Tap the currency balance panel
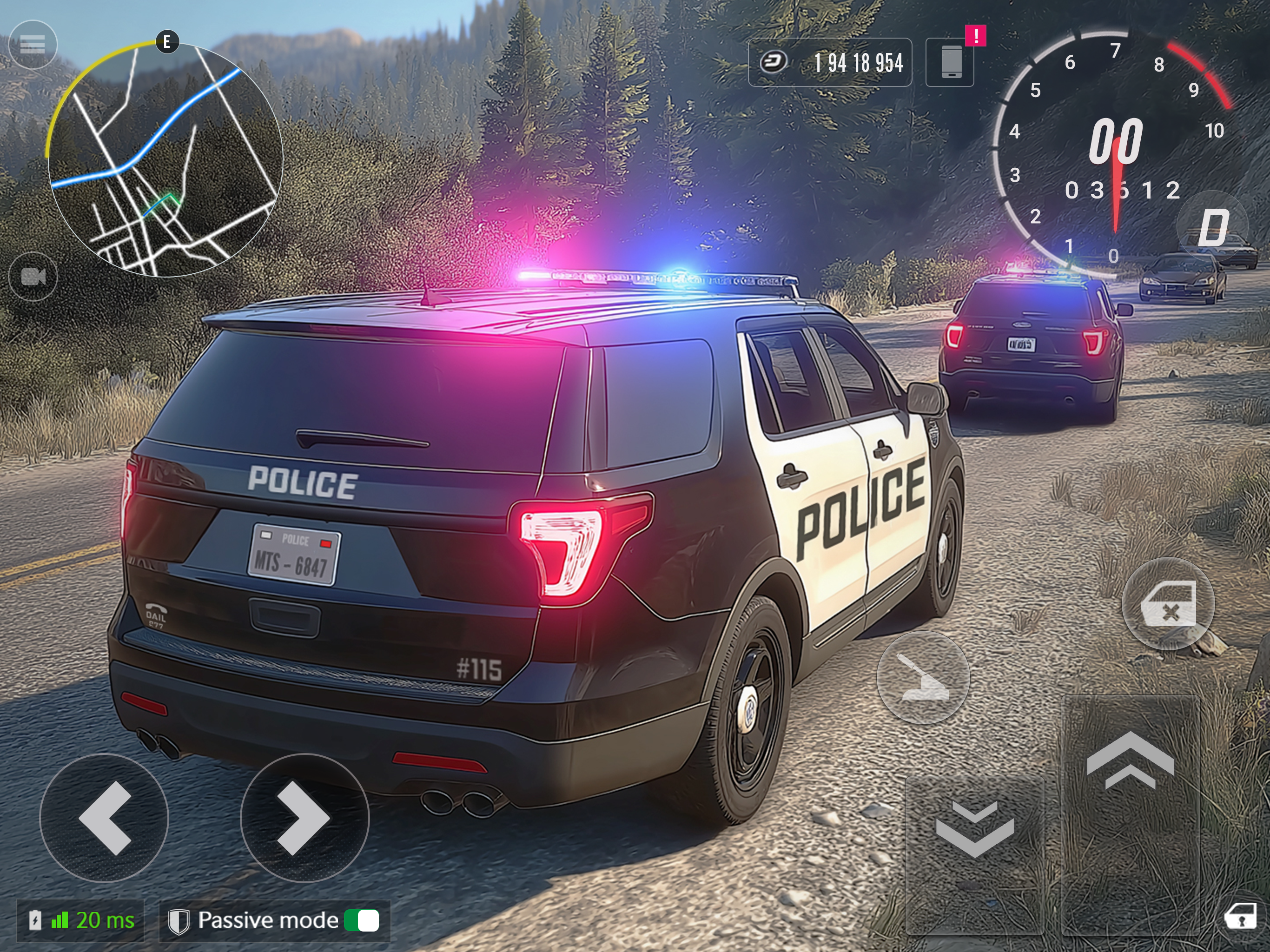 [830, 63]
